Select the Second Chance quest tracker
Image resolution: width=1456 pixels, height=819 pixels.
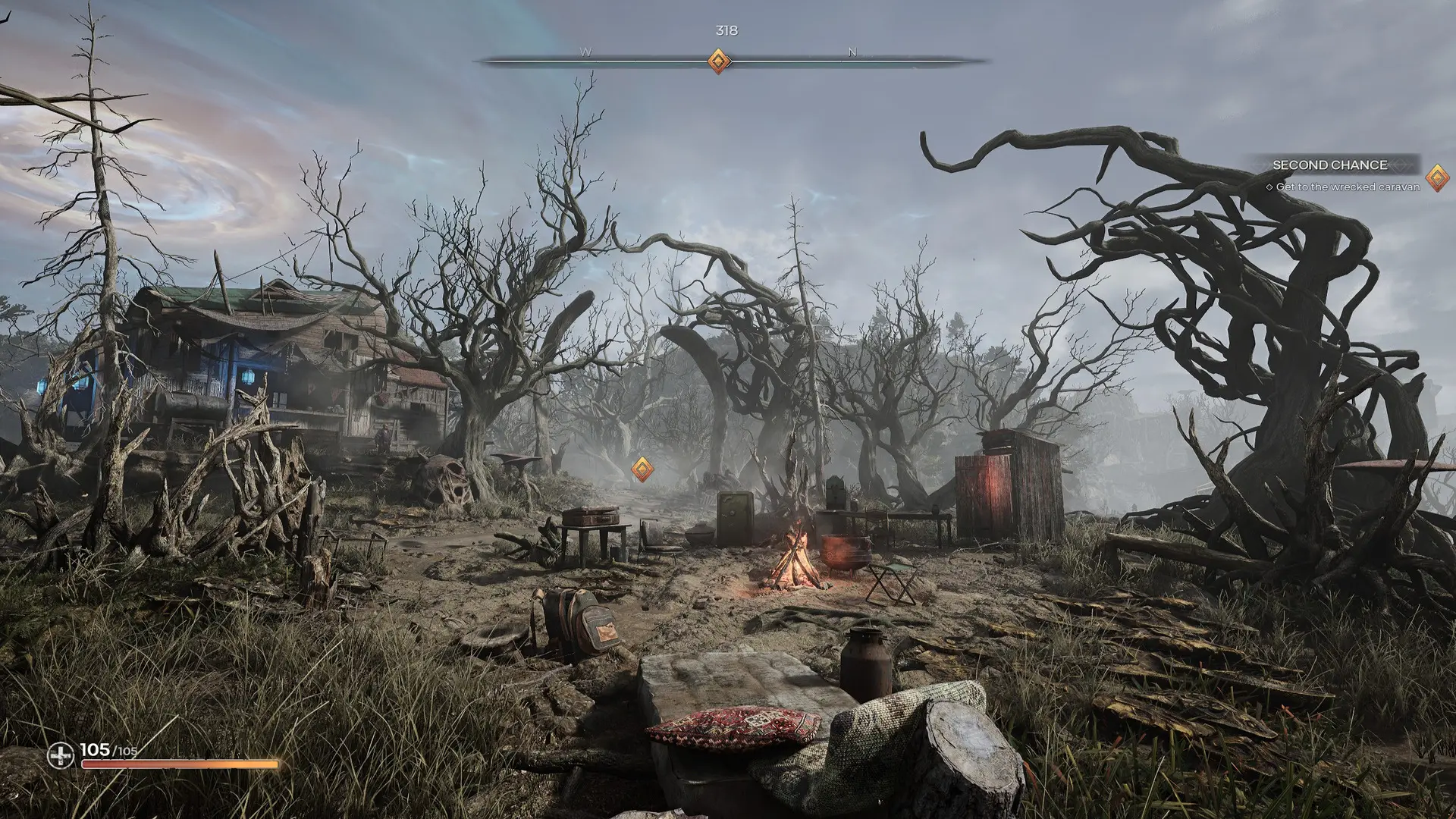(x=1329, y=165)
